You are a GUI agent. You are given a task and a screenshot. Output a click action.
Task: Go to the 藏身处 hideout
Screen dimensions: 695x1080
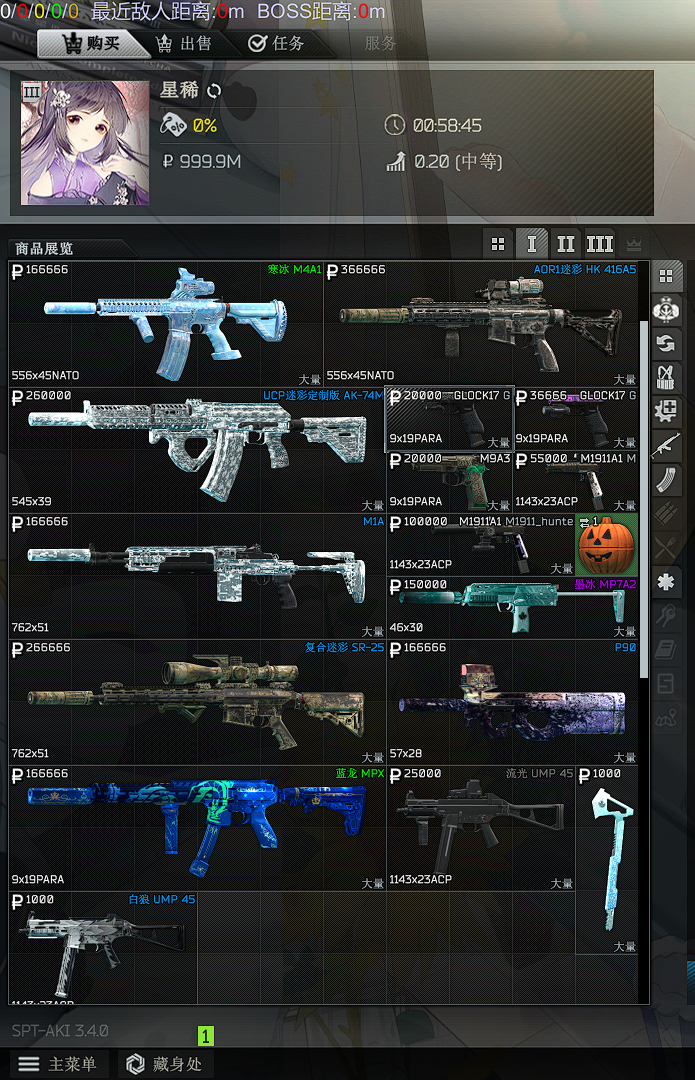(x=165, y=1064)
